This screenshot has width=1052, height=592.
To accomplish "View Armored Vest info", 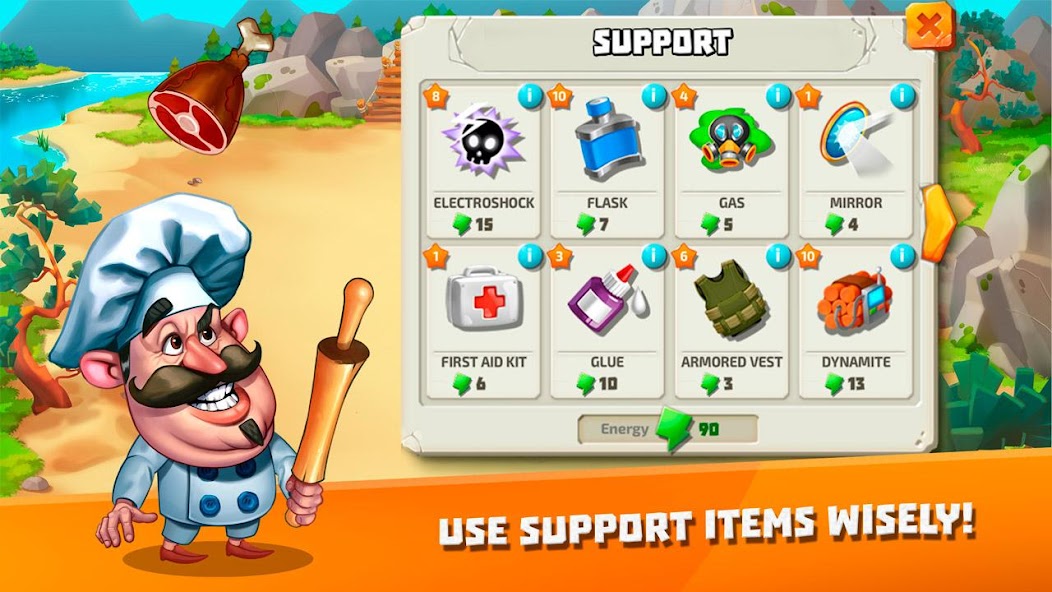I will 778,257.
